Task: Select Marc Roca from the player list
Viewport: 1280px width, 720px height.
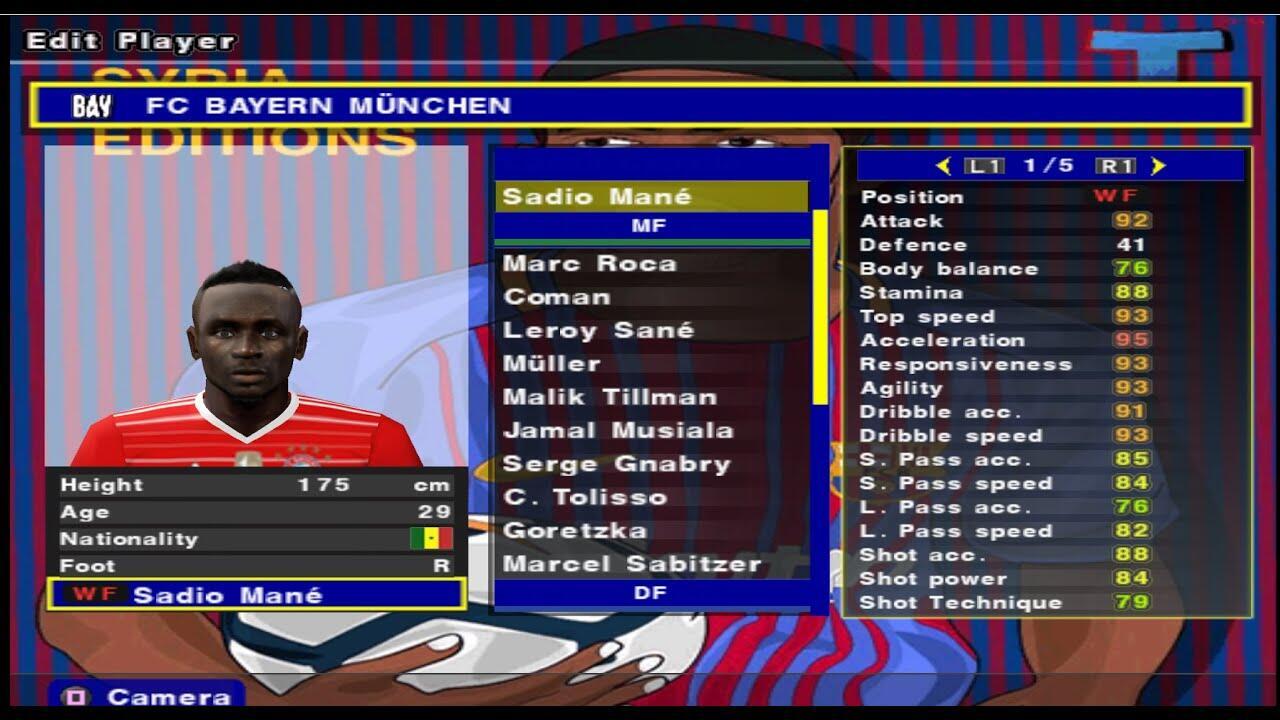Action: click(x=590, y=264)
